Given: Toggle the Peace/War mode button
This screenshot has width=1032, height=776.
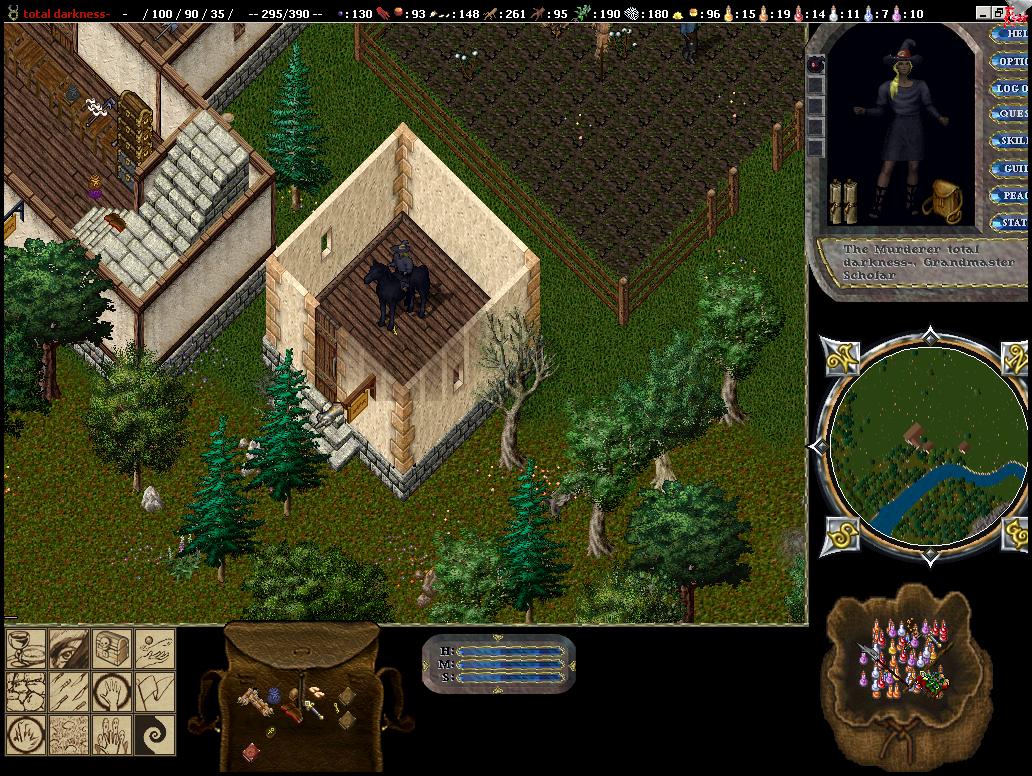Looking at the screenshot, I should click(x=1012, y=196).
